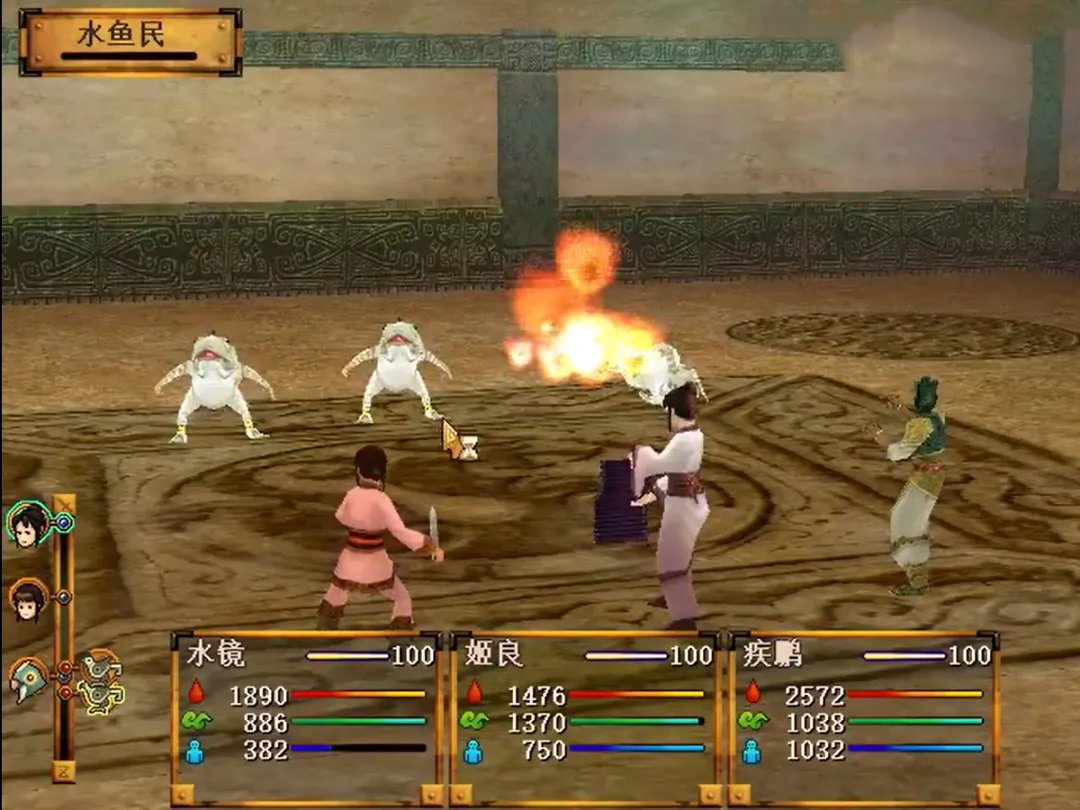Pick the brown-haired portrait on turn bar
Viewport: 1080px width, 810px height.
(x=27, y=599)
